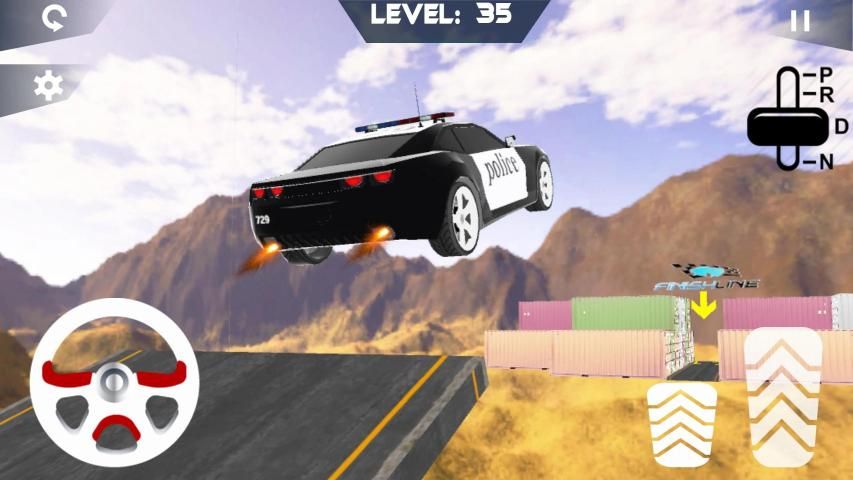Restart the level with the circular arrow
This screenshot has width=853, height=480.
point(53,21)
